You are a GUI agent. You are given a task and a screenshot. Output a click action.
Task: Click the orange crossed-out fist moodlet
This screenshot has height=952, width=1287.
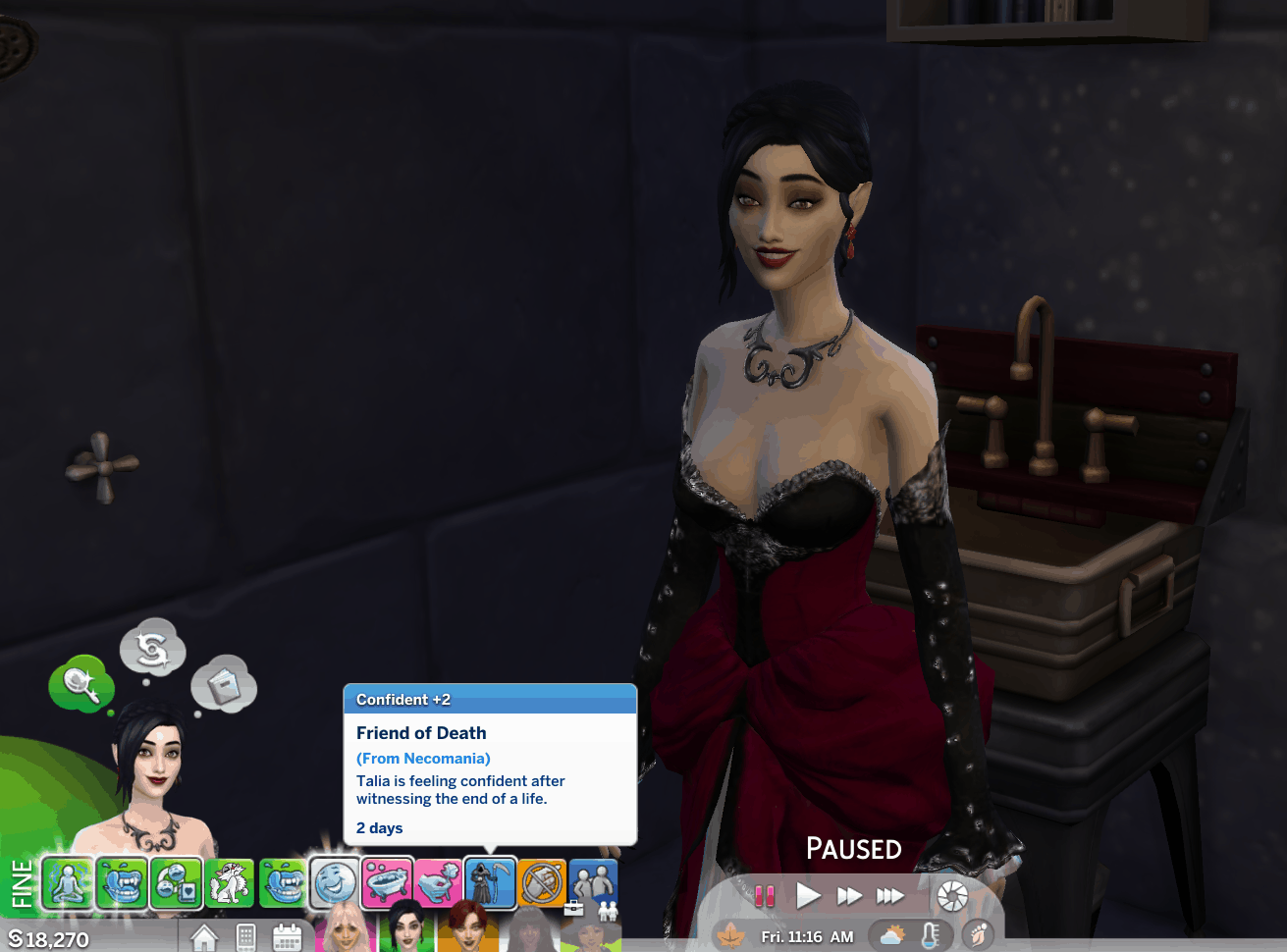click(x=542, y=882)
